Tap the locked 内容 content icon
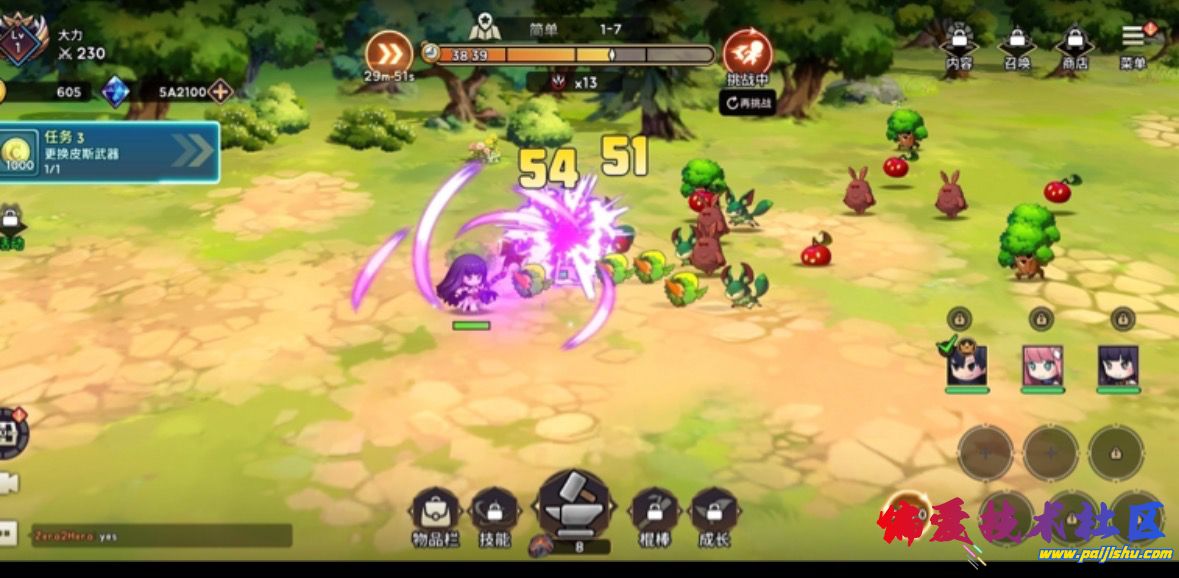 click(958, 46)
